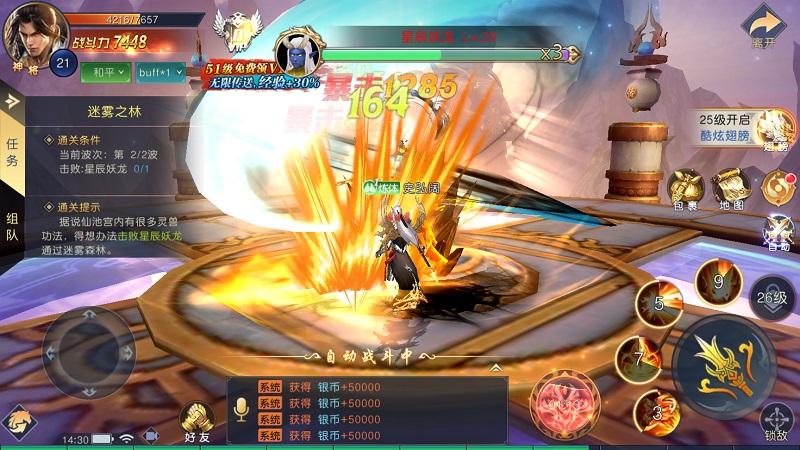Screen dimensions: 800x450
Task: Activate the 锁敌 target lock button
Action: point(776,421)
